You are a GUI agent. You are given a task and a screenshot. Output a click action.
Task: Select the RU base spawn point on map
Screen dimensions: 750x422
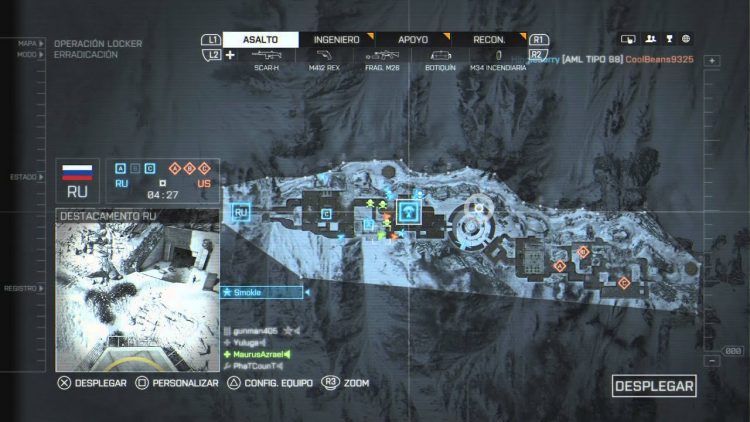coord(240,212)
